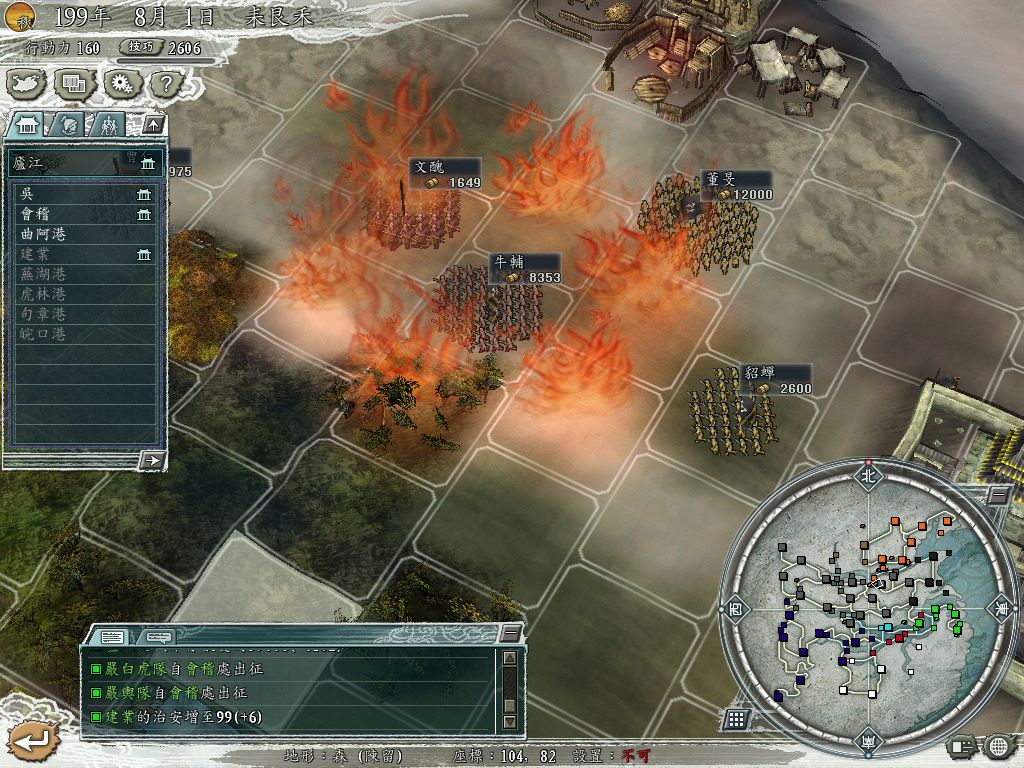This screenshot has height=768, width=1024.
Task: Click the orange return arrow button
Action: [29, 740]
